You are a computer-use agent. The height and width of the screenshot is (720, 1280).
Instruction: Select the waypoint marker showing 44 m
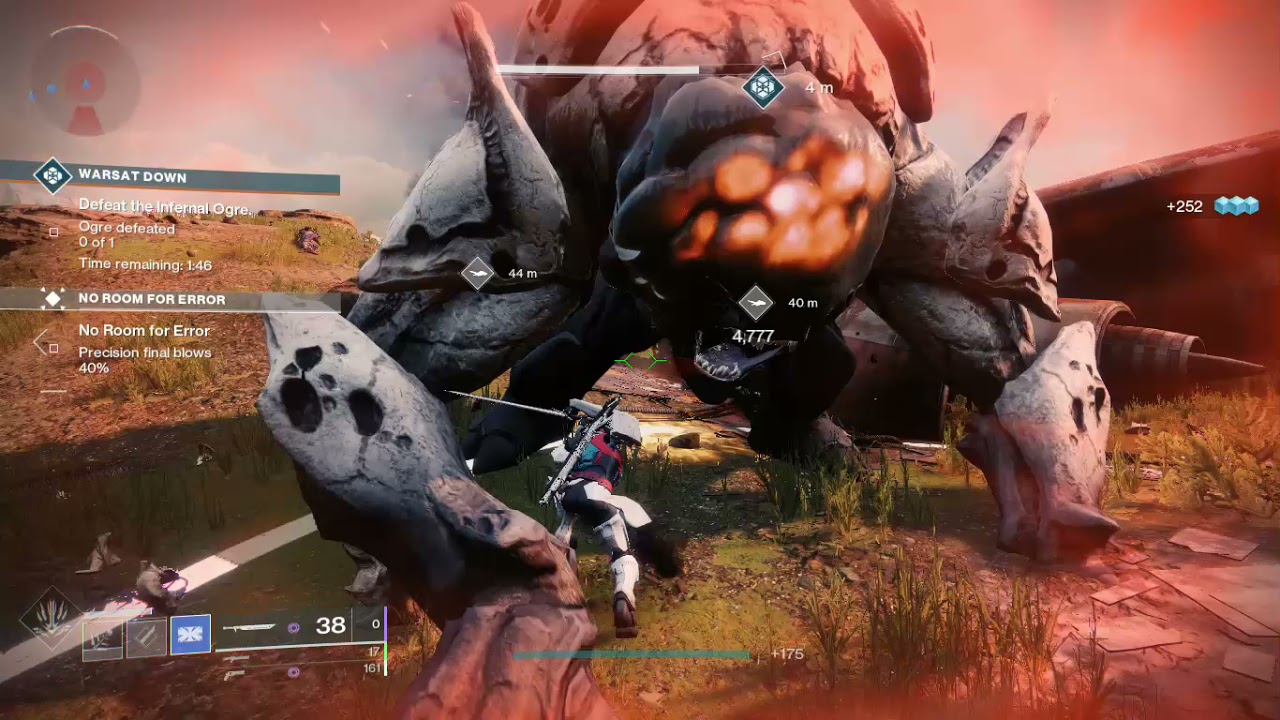point(478,273)
